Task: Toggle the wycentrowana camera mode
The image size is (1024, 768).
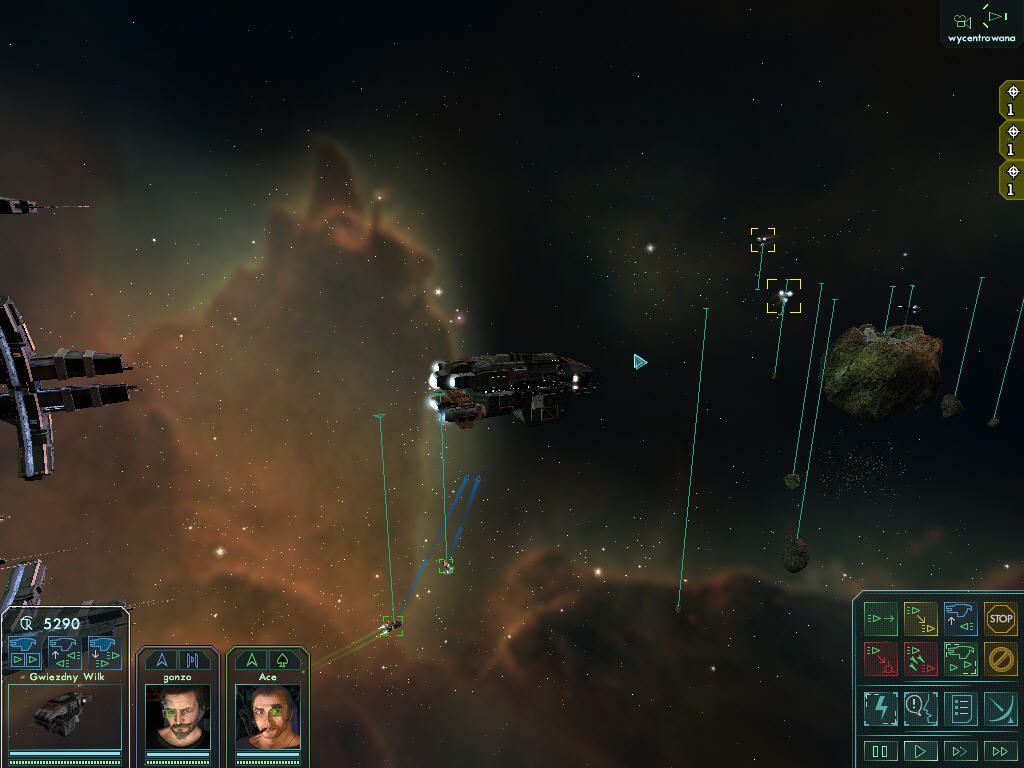Action: (981, 24)
